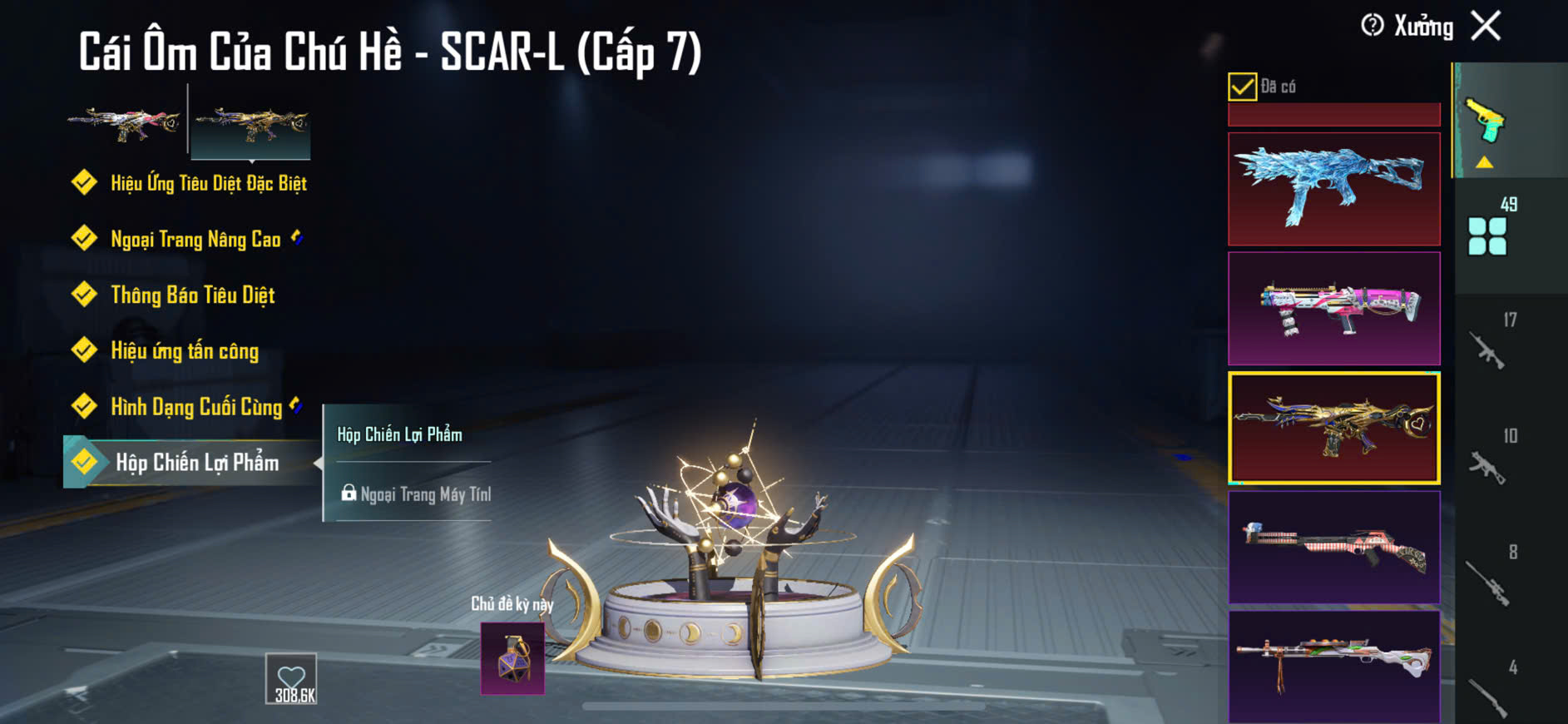1568x724 pixels.
Task: Select the ice blue gun skin thumbnail
Action: (1333, 189)
